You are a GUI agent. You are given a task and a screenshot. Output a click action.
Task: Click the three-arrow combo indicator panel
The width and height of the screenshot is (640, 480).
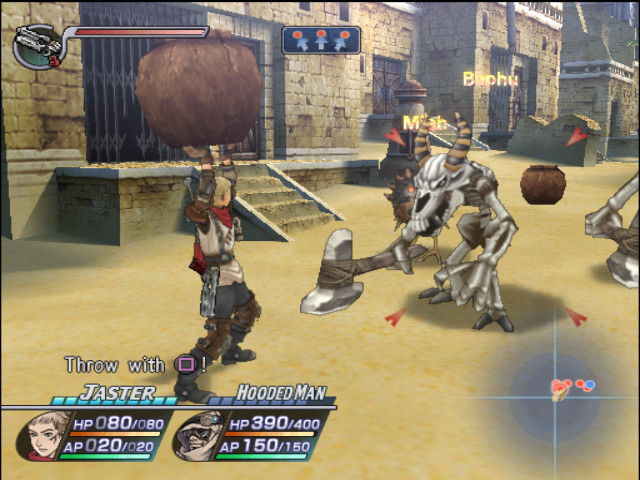tap(321, 40)
